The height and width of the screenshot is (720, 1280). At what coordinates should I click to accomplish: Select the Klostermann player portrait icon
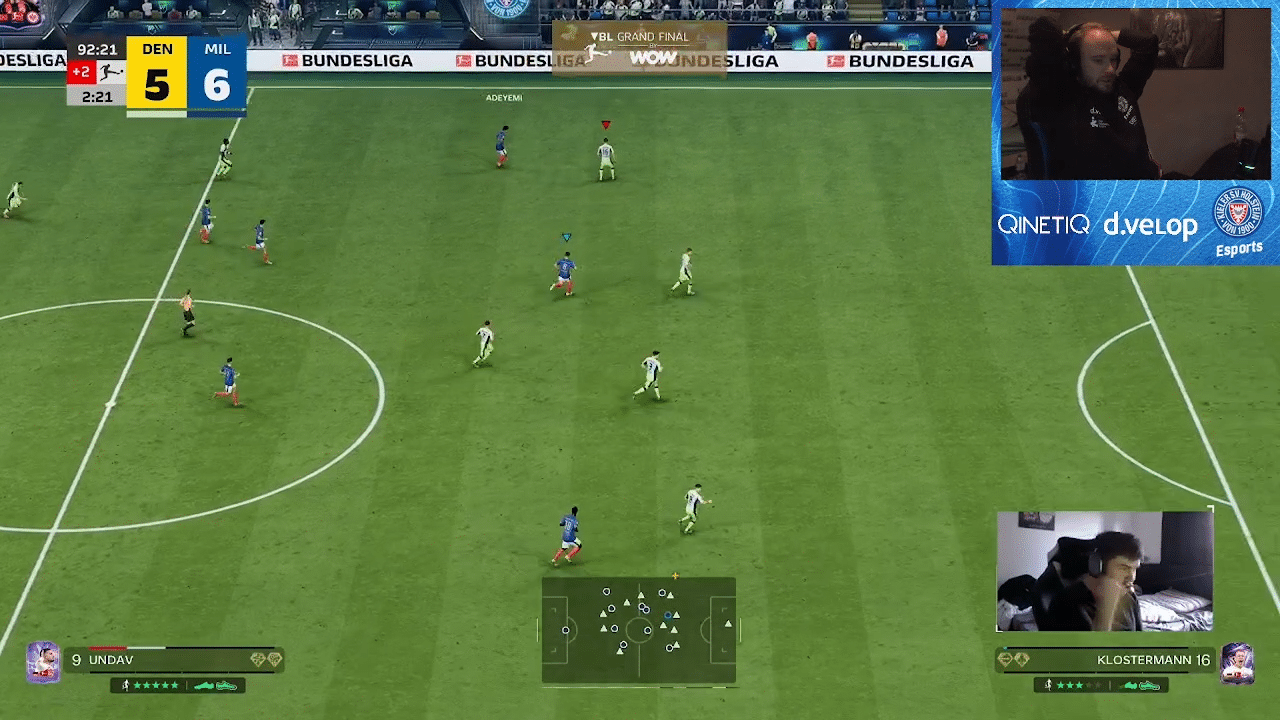[x=1237, y=662]
